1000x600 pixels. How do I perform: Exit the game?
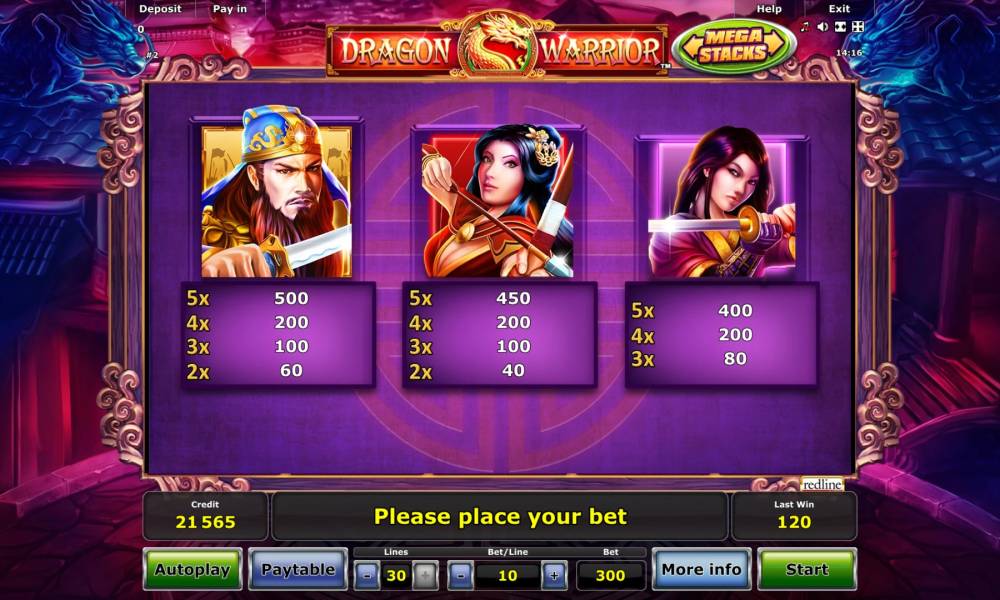tap(839, 9)
